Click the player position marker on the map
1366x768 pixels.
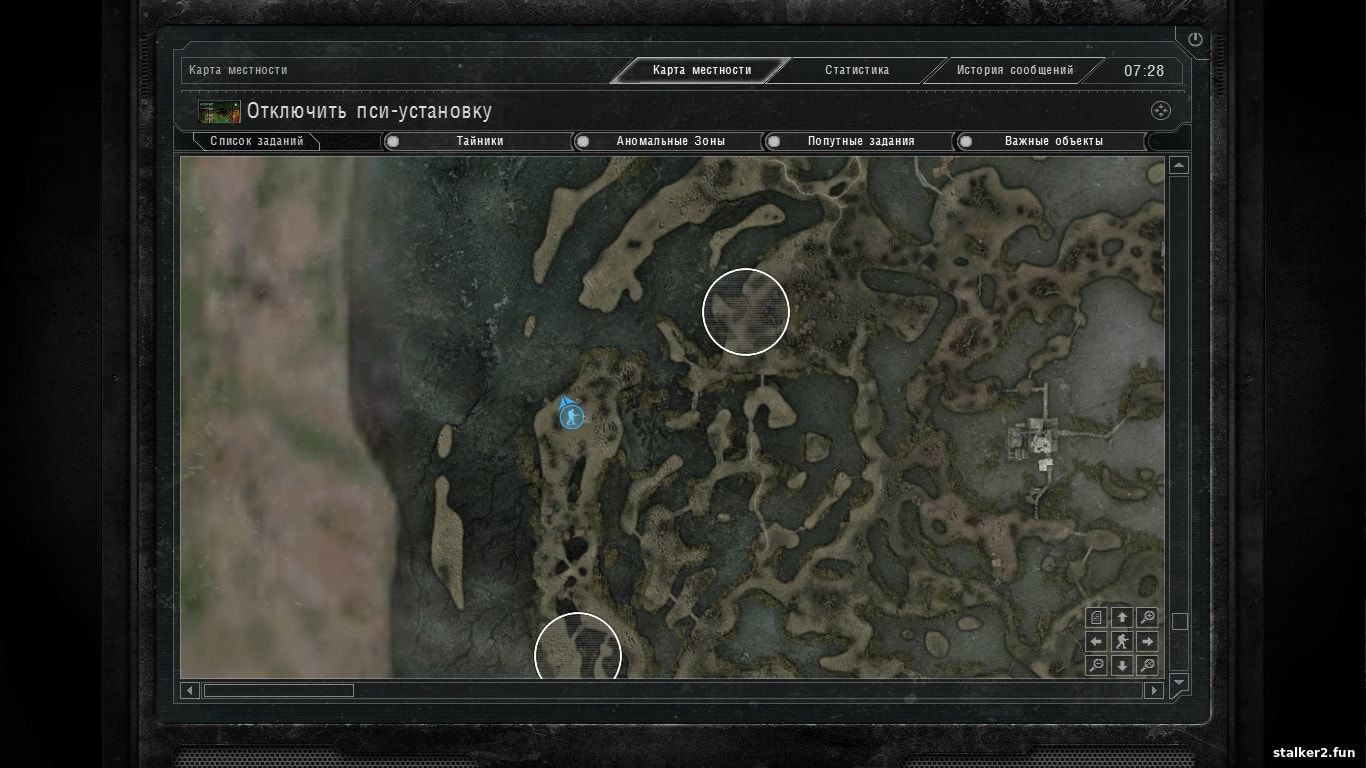(x=572, y=417)
